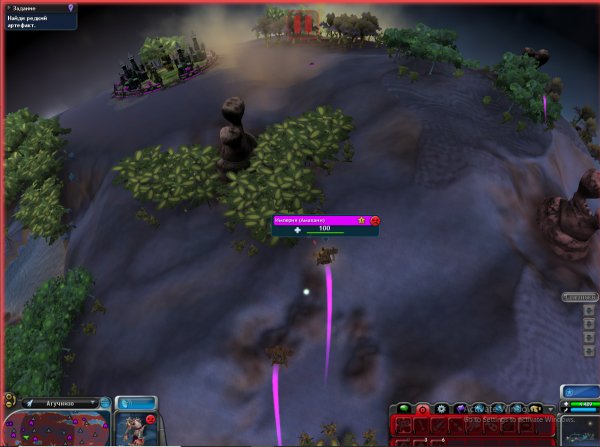Open the star map radar panel
Viewport: 600px width, 447px height.
[x=580, y=432]
